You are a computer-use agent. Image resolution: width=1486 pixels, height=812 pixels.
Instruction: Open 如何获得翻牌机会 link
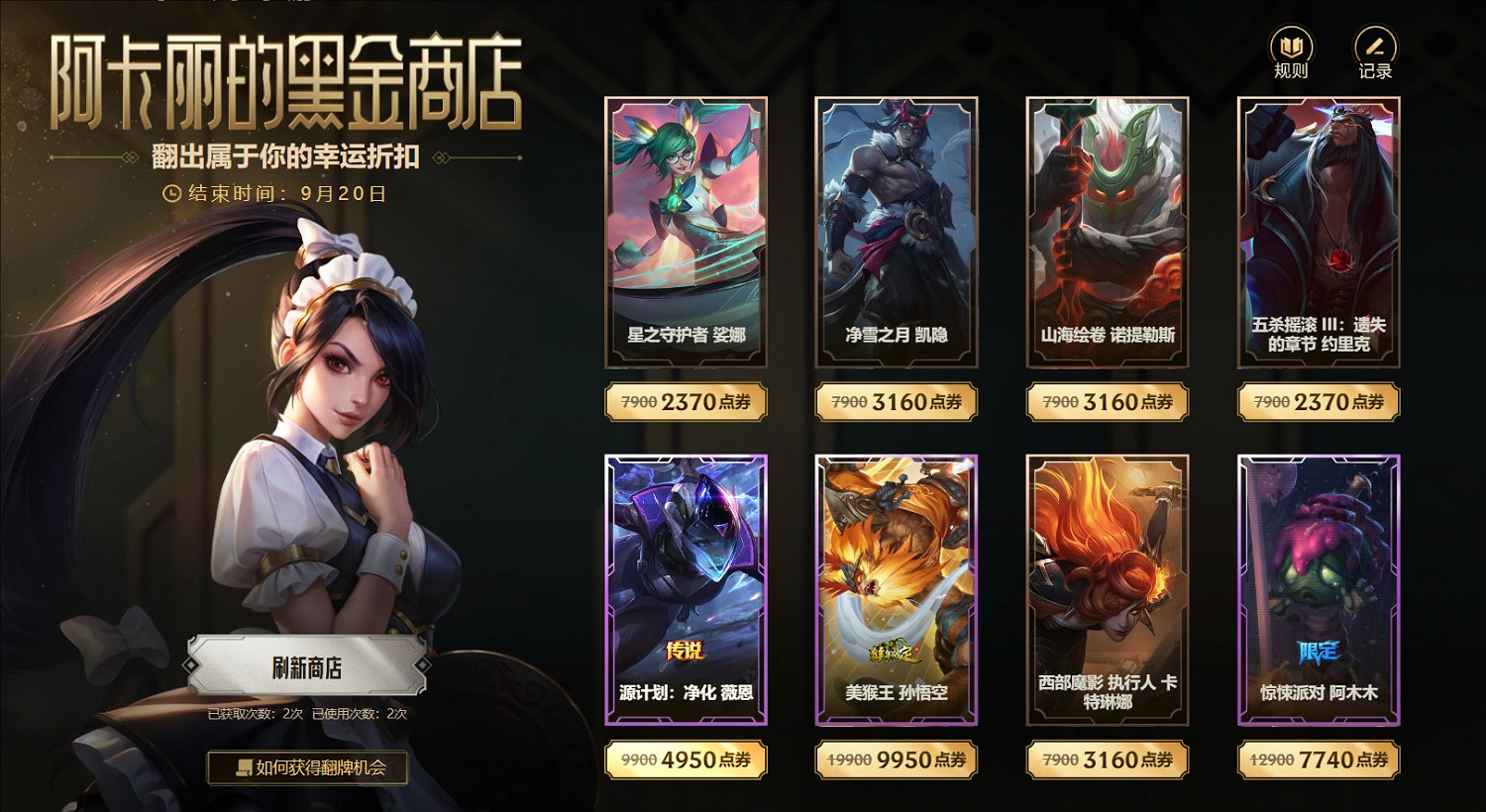click(x=309, y=768)
